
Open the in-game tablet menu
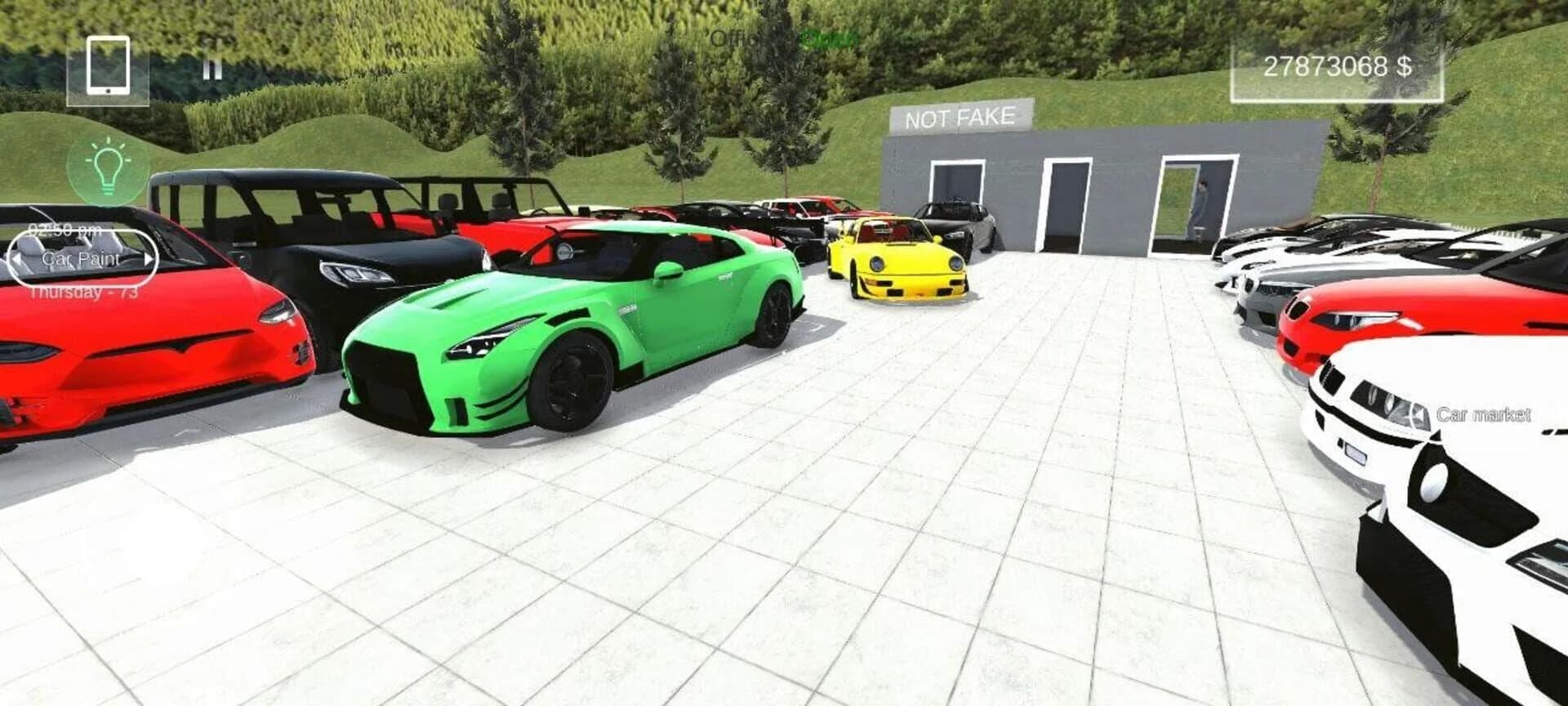pos(106,66)
